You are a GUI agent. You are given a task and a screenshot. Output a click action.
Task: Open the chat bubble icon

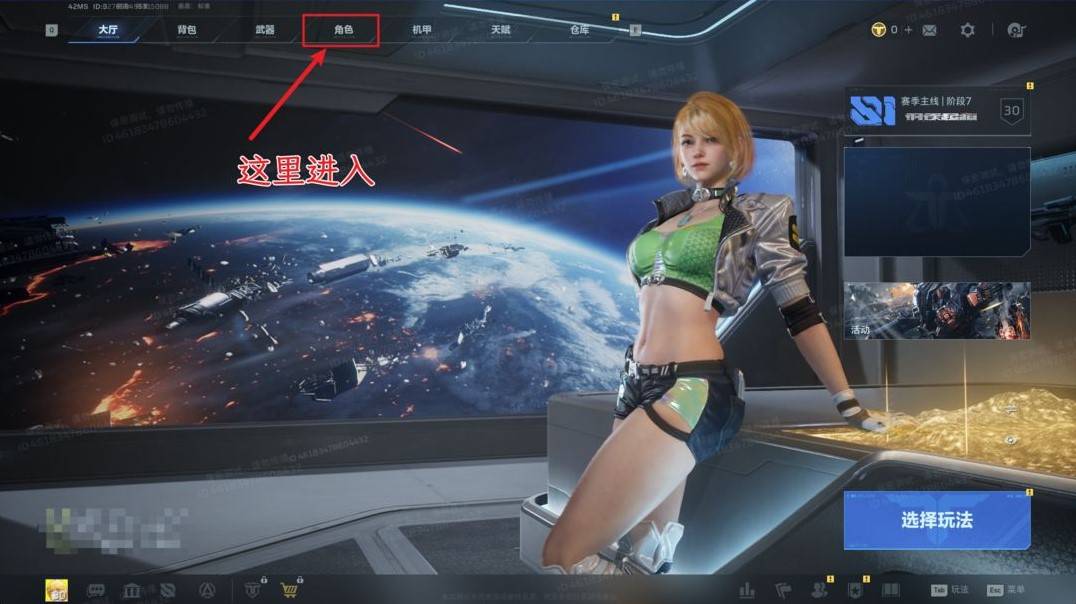pos(97,590)
